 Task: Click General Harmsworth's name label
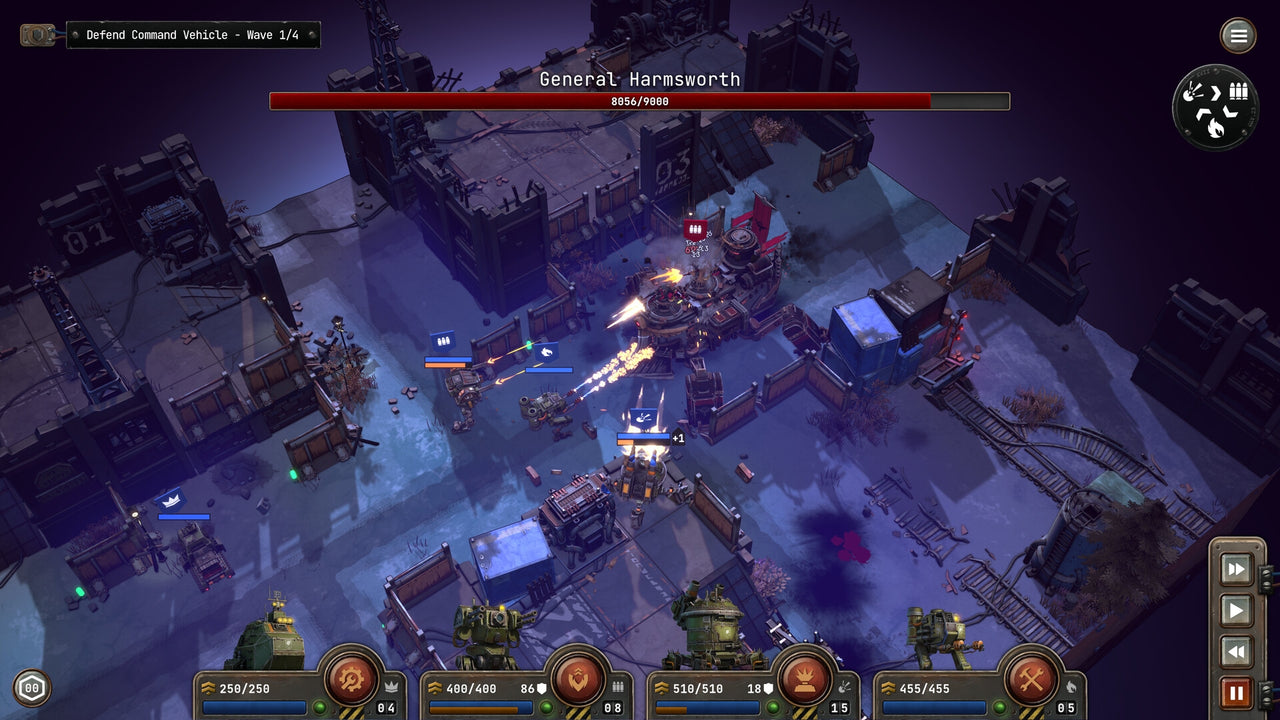pos(638,79)
